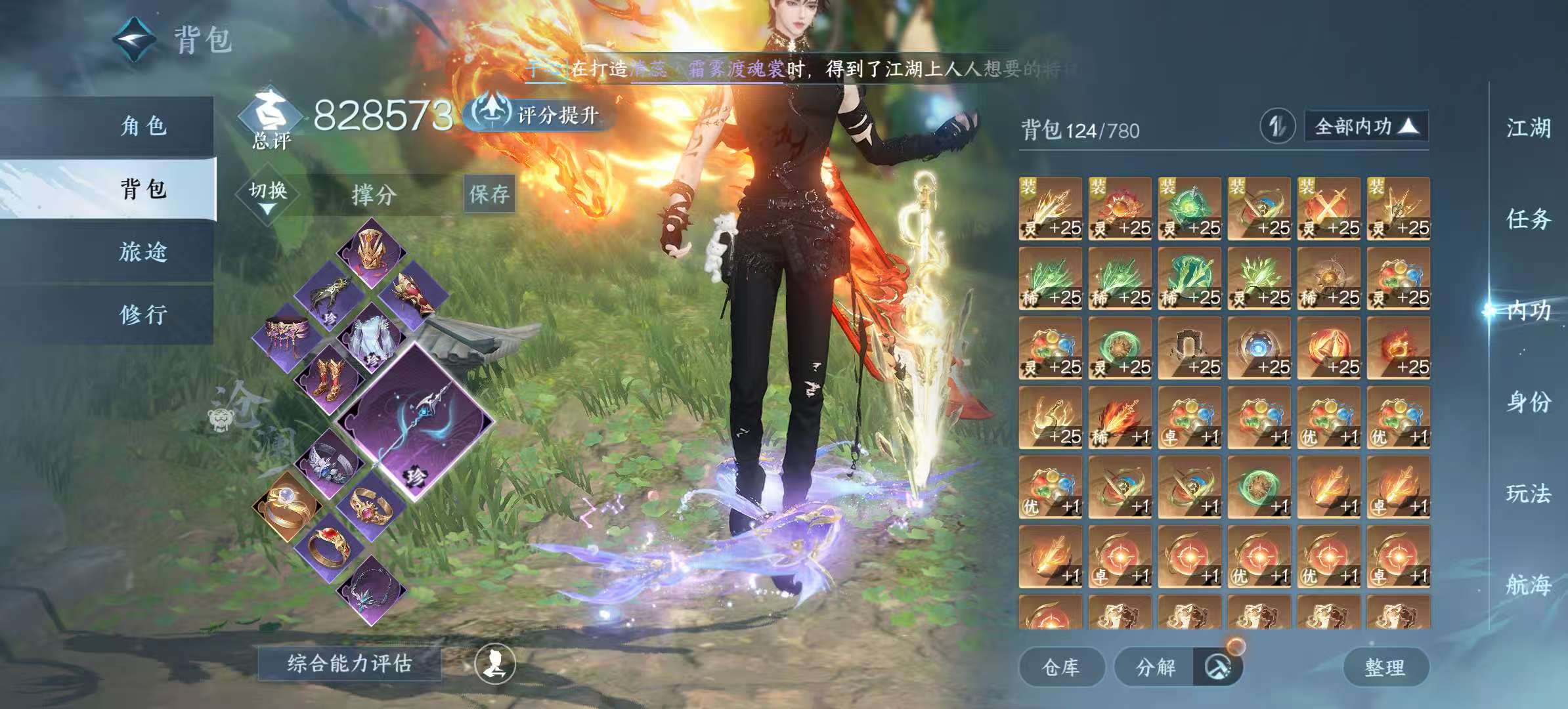Click the 评分提升 button
Screen dimensions: 1568x709
[x=540, y=115]
